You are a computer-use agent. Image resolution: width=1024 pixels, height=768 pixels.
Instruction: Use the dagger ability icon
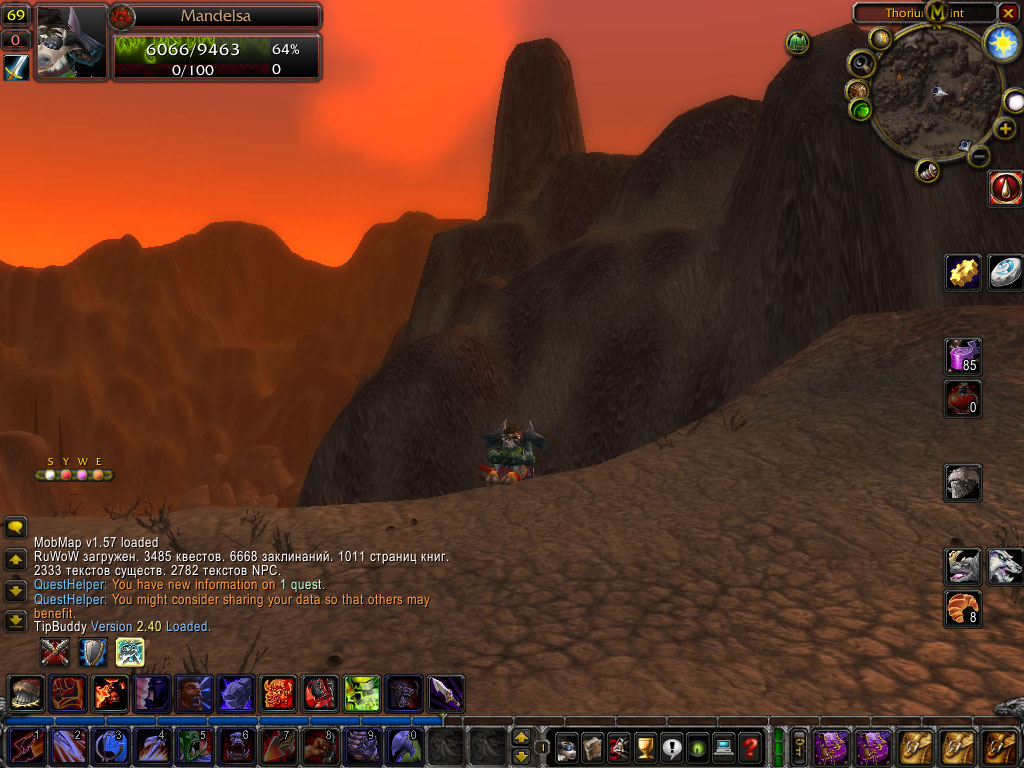(x=445, y=693)
